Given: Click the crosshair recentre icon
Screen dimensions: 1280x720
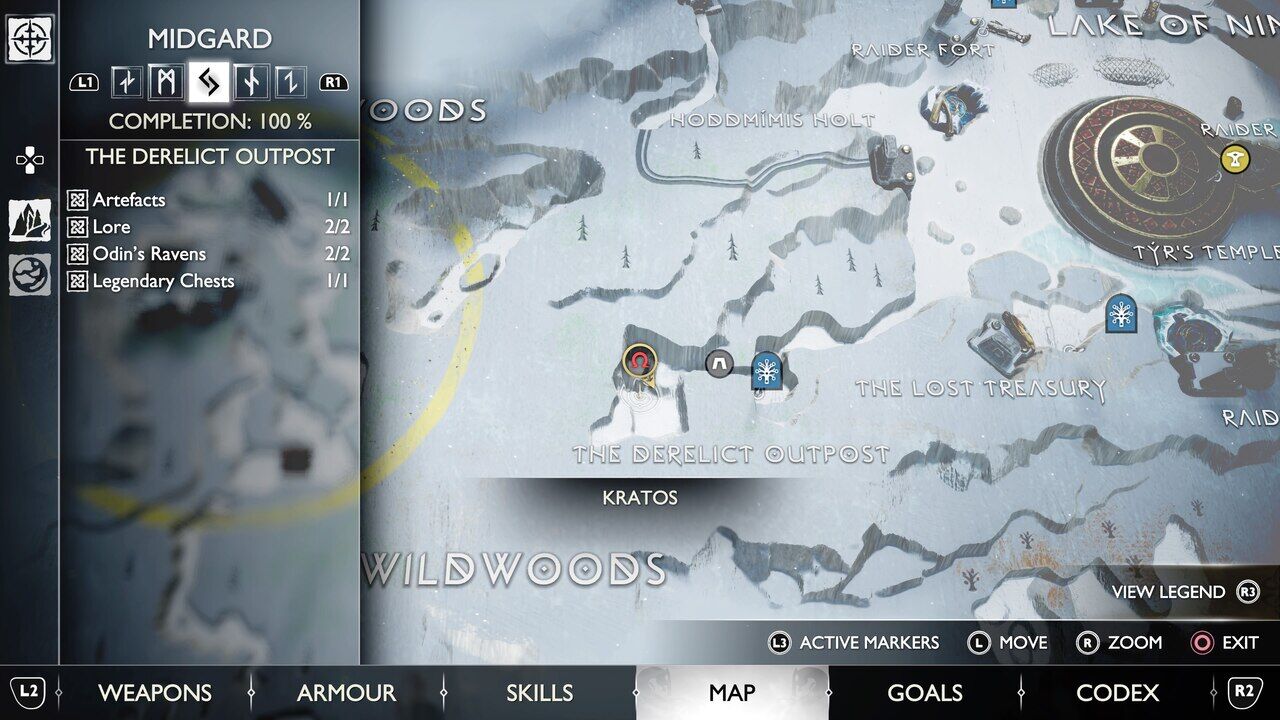Looking at the screenshot, I should 30,39.
